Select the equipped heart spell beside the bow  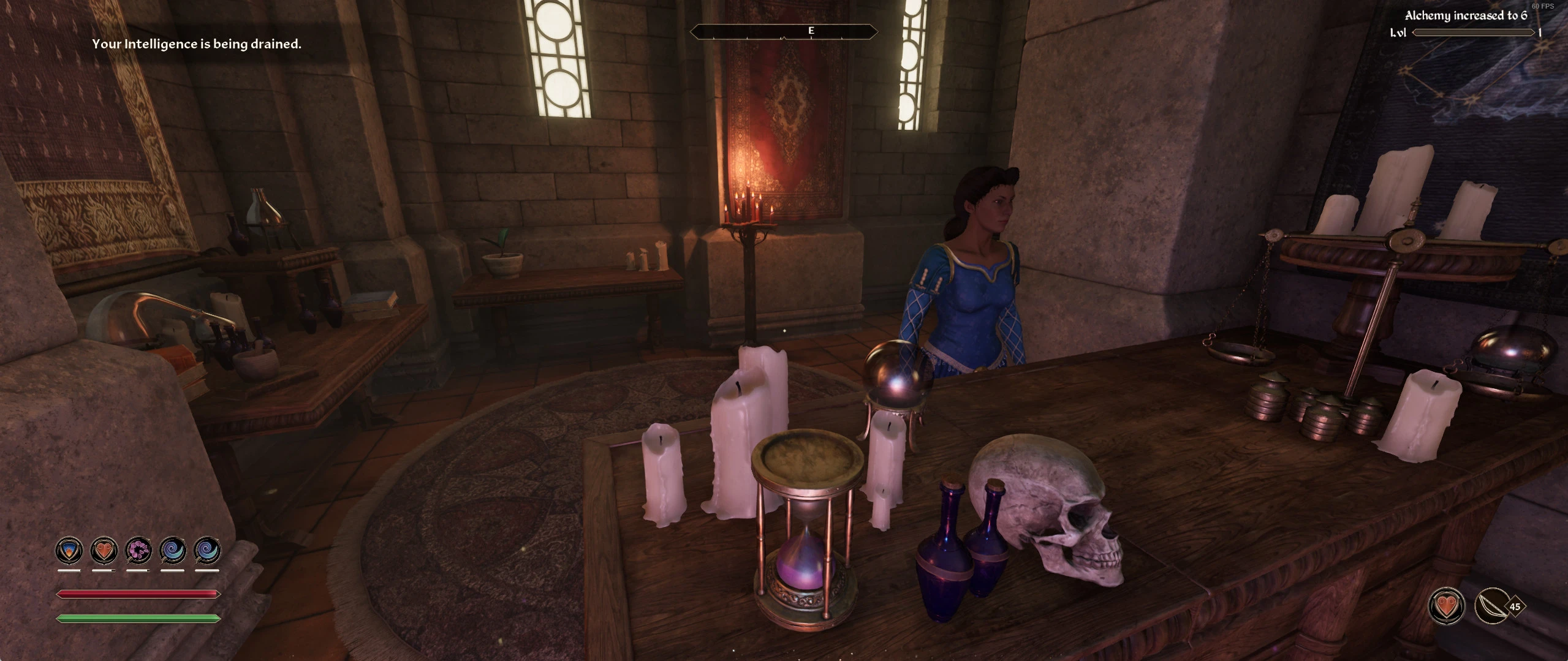click(1447, 606)
